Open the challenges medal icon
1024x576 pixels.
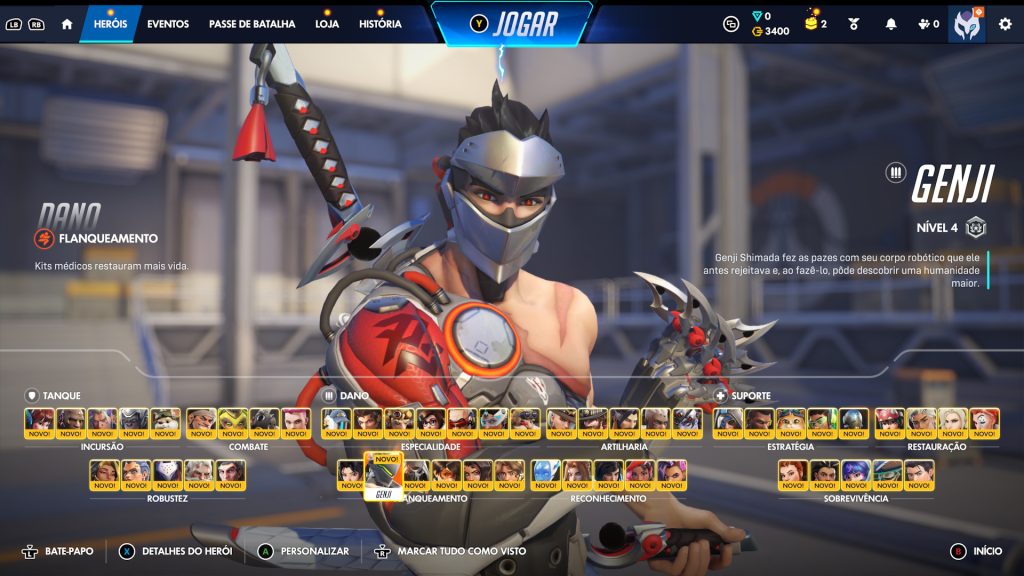pos(854,24)
